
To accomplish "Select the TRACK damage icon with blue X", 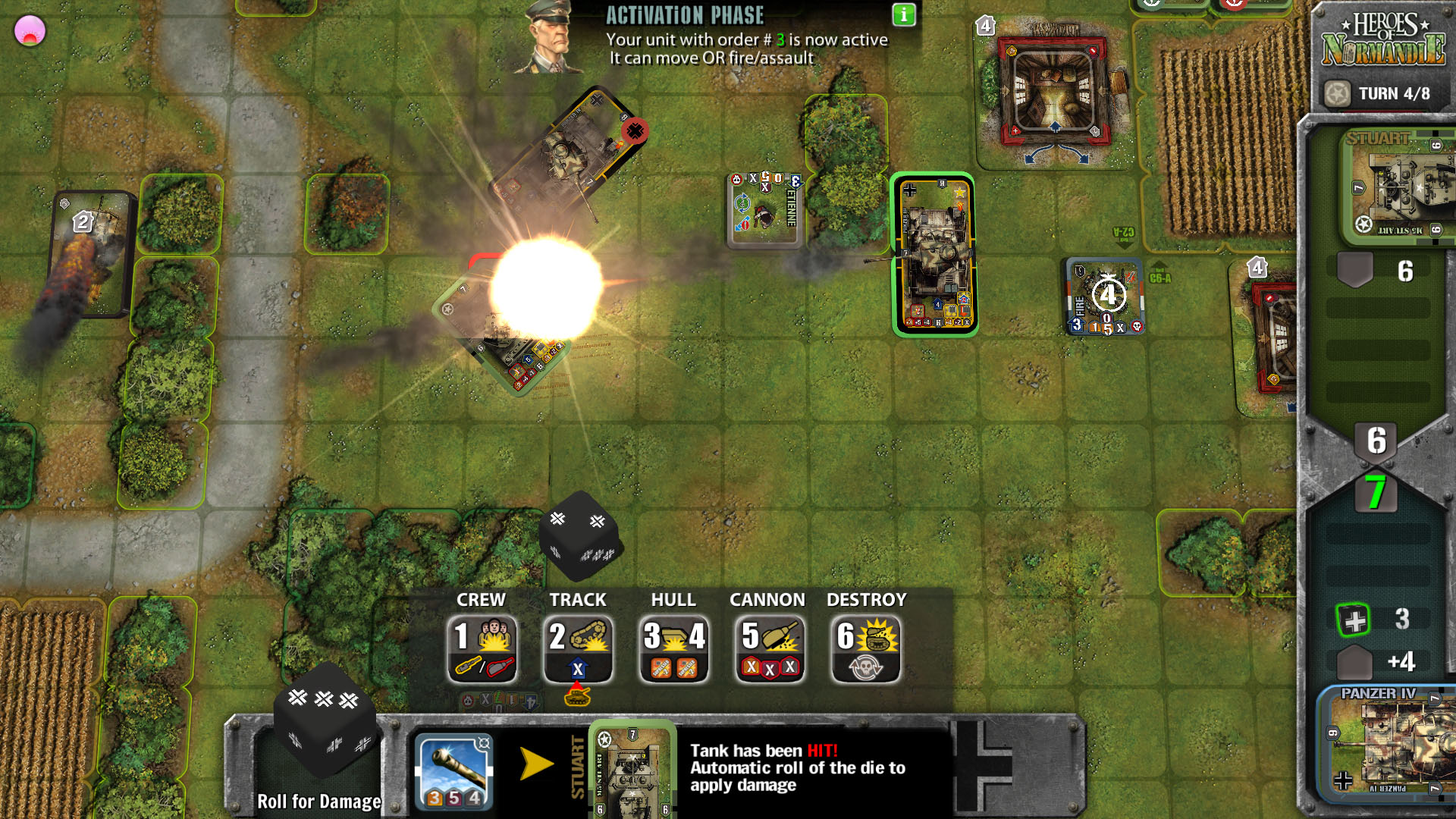I will tap(579, 646).
